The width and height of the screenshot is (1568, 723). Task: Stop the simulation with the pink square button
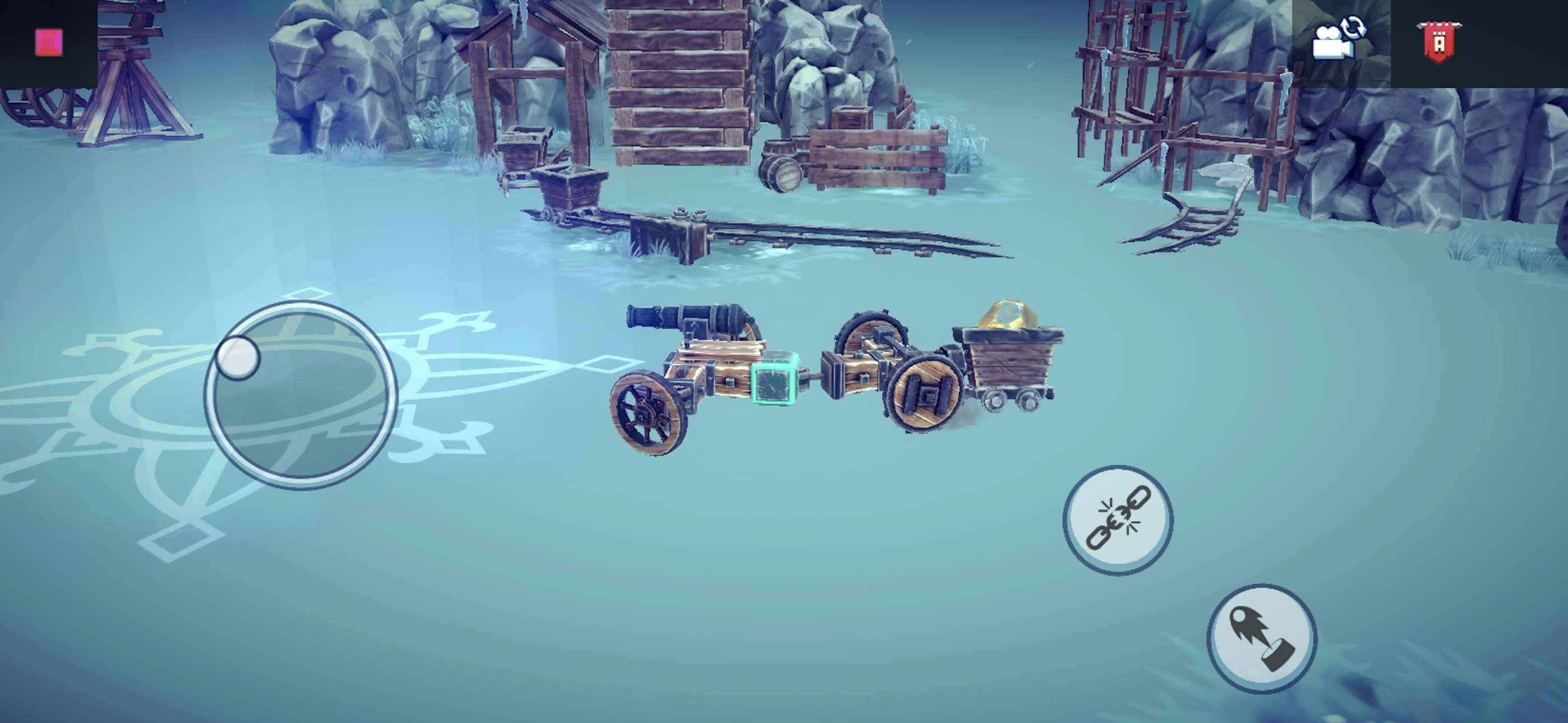coord(49,43)
